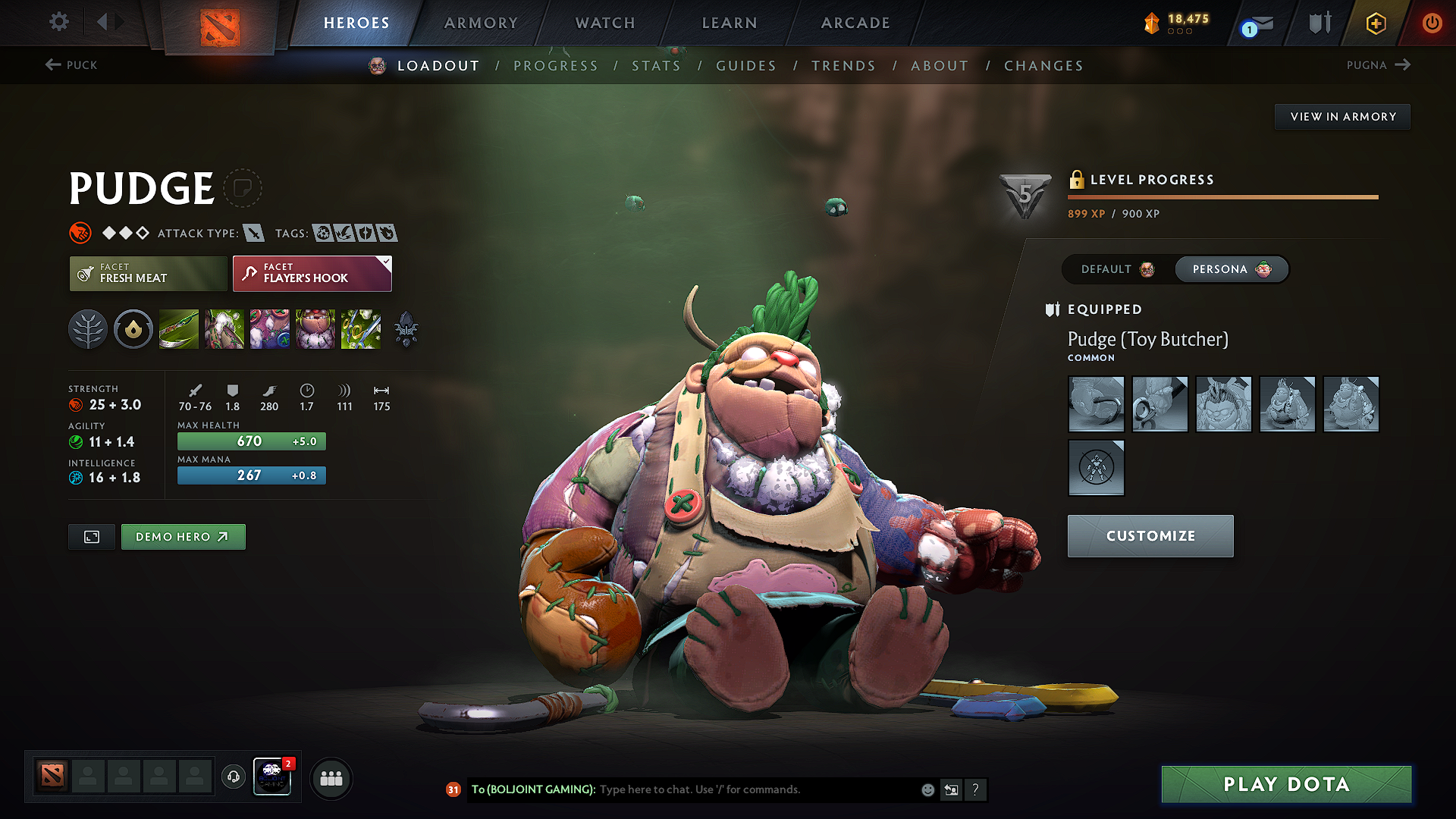Click the expand hero preview icon

[91, 536]
